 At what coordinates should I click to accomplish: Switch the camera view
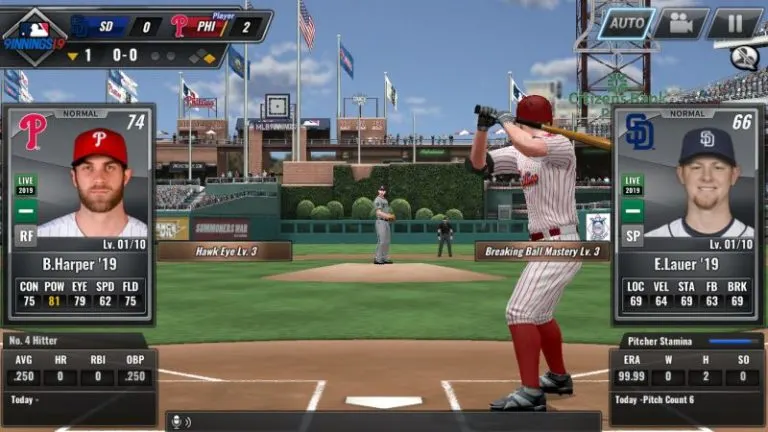(681, 23)
